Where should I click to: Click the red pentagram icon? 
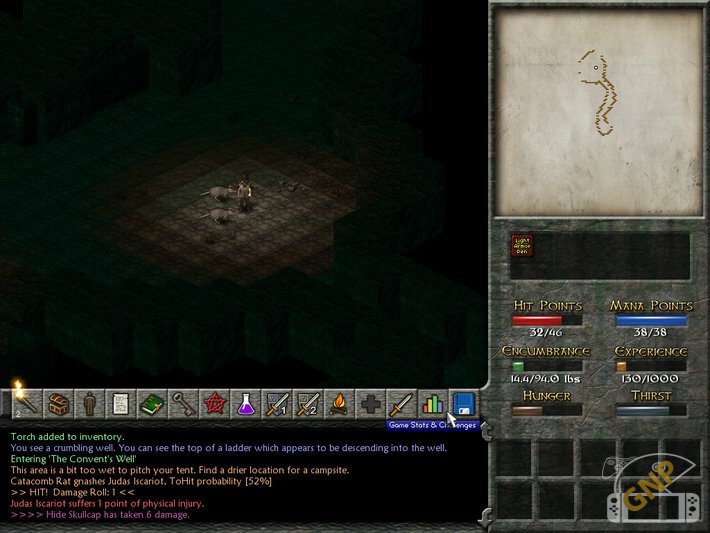[214, 404]
